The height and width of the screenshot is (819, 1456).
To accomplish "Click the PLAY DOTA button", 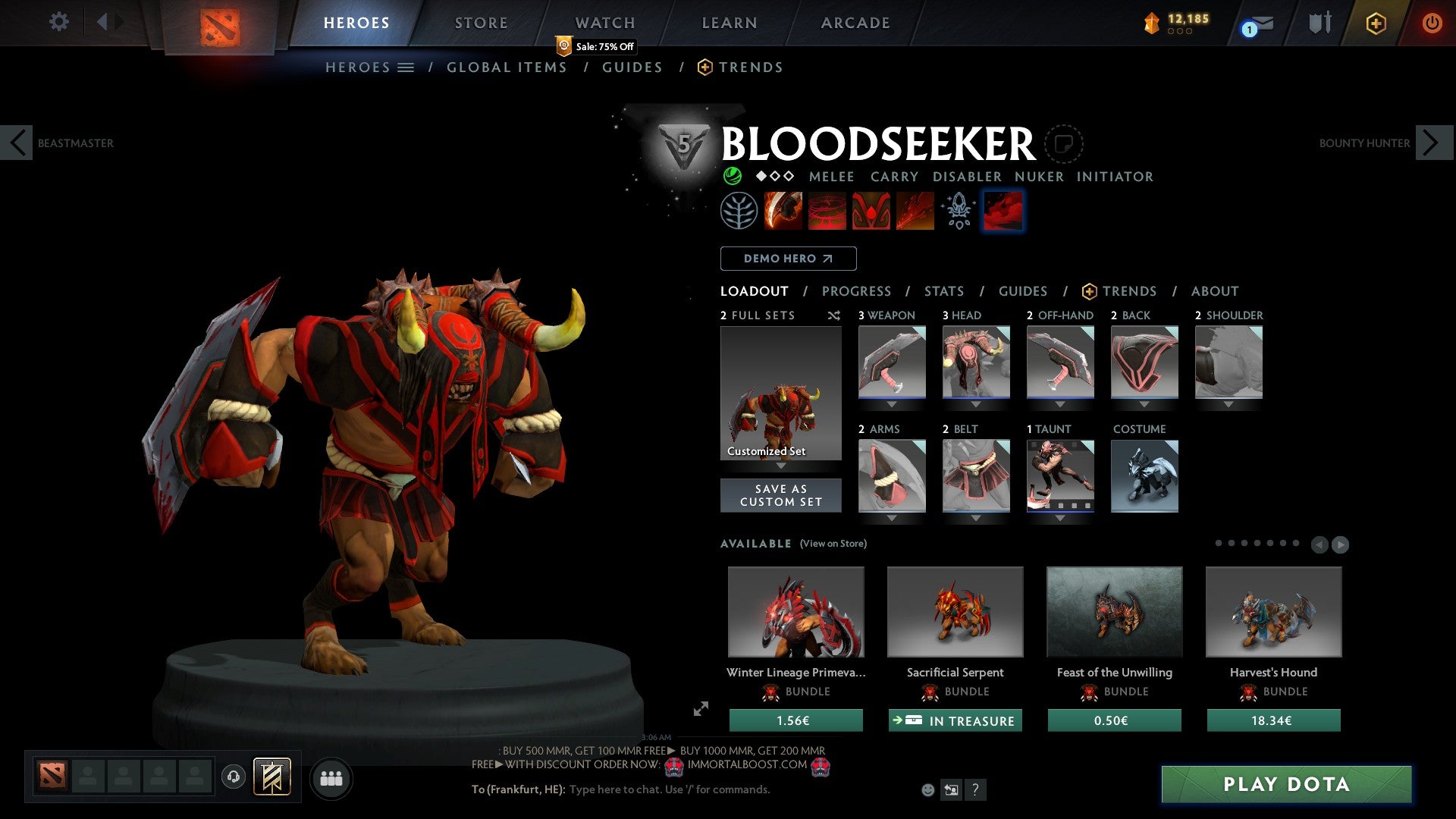I will click(1285, 785).
